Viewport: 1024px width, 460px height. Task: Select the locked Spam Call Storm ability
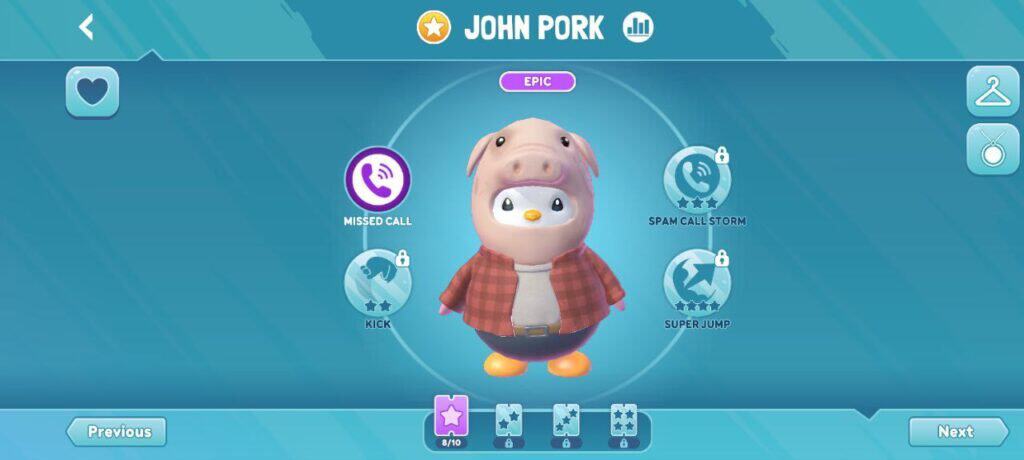(696, 180)
